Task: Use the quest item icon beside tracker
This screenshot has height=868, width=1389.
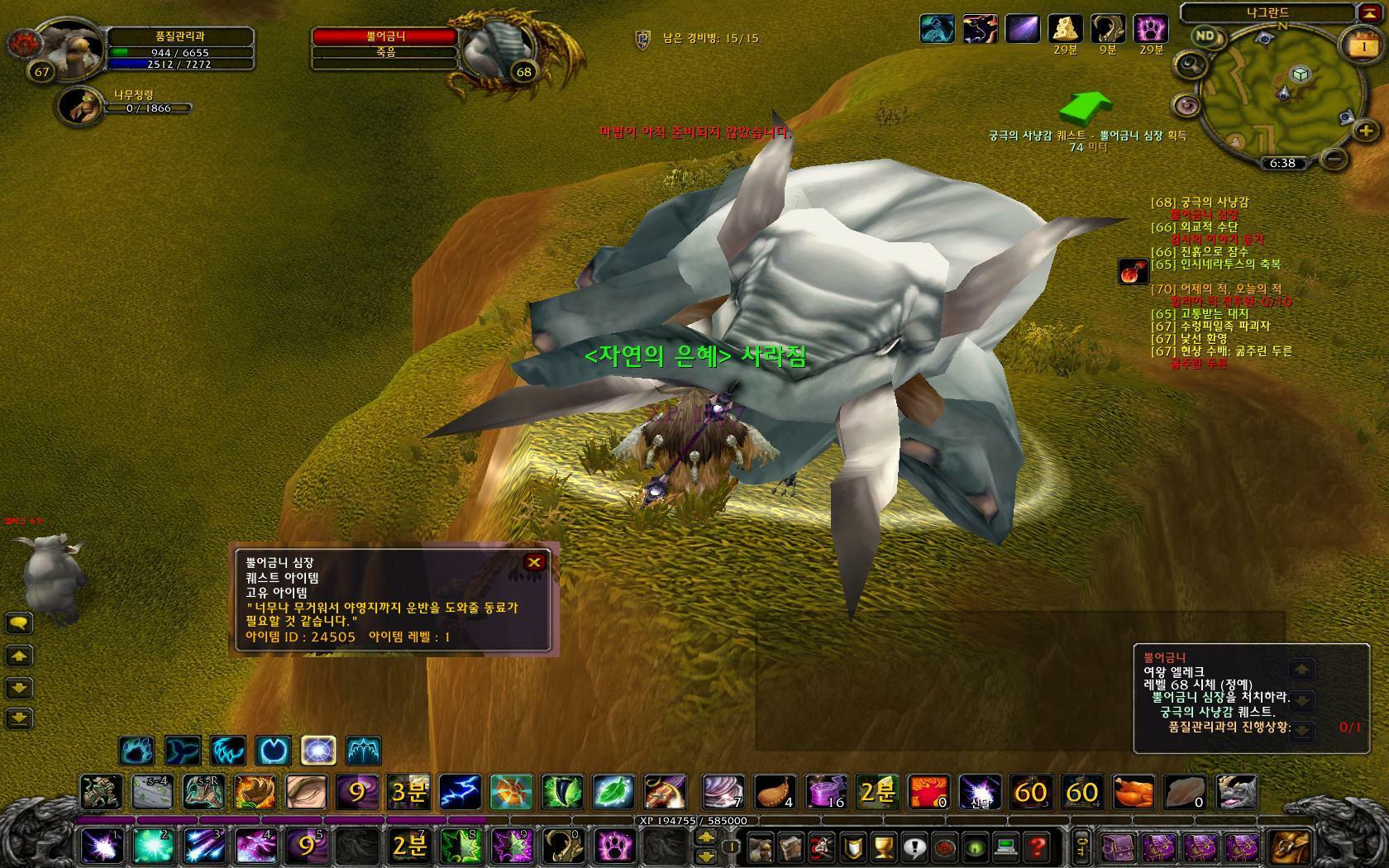Action: point(1134,272)
